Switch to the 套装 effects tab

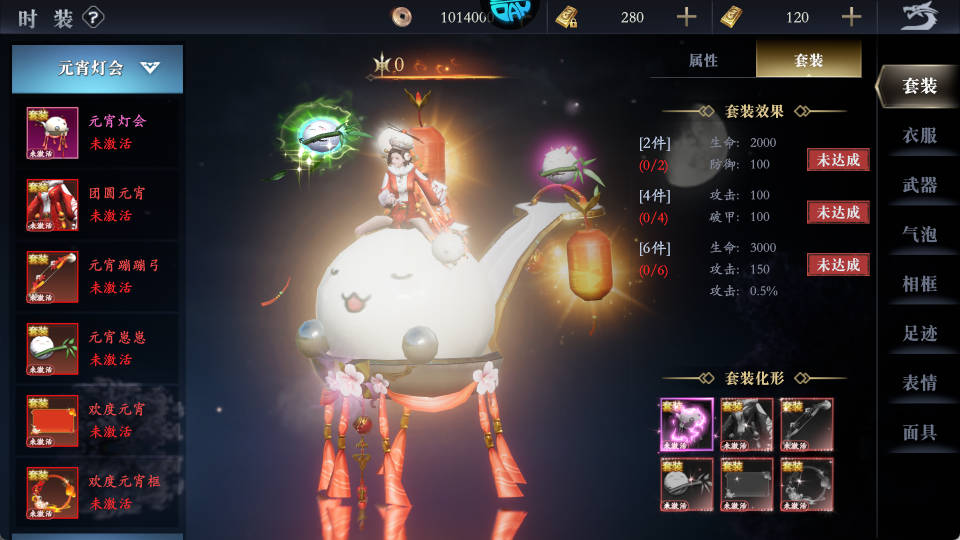tap(808, 61)
